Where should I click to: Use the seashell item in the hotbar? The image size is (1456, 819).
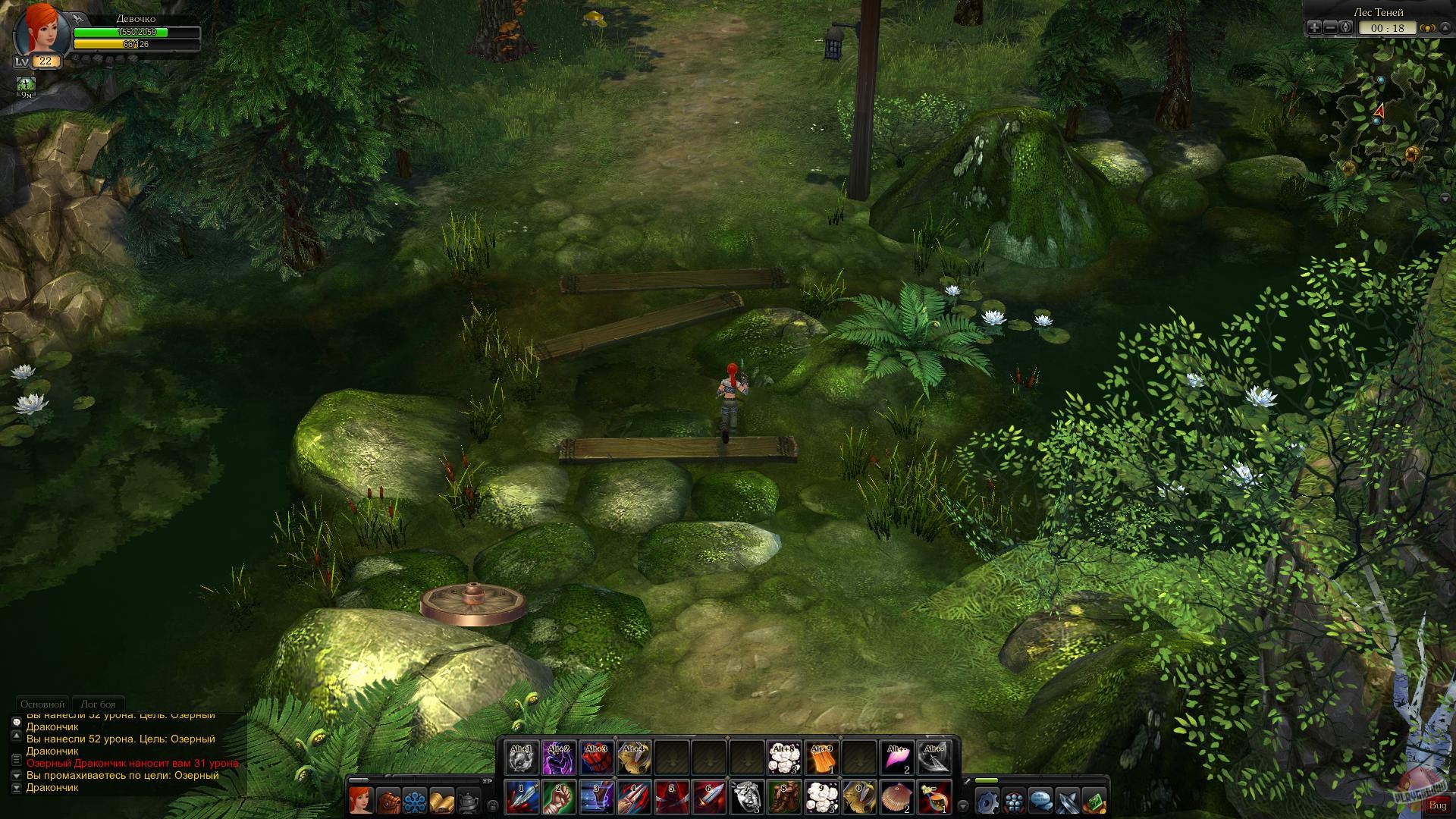tap(897, 797)
